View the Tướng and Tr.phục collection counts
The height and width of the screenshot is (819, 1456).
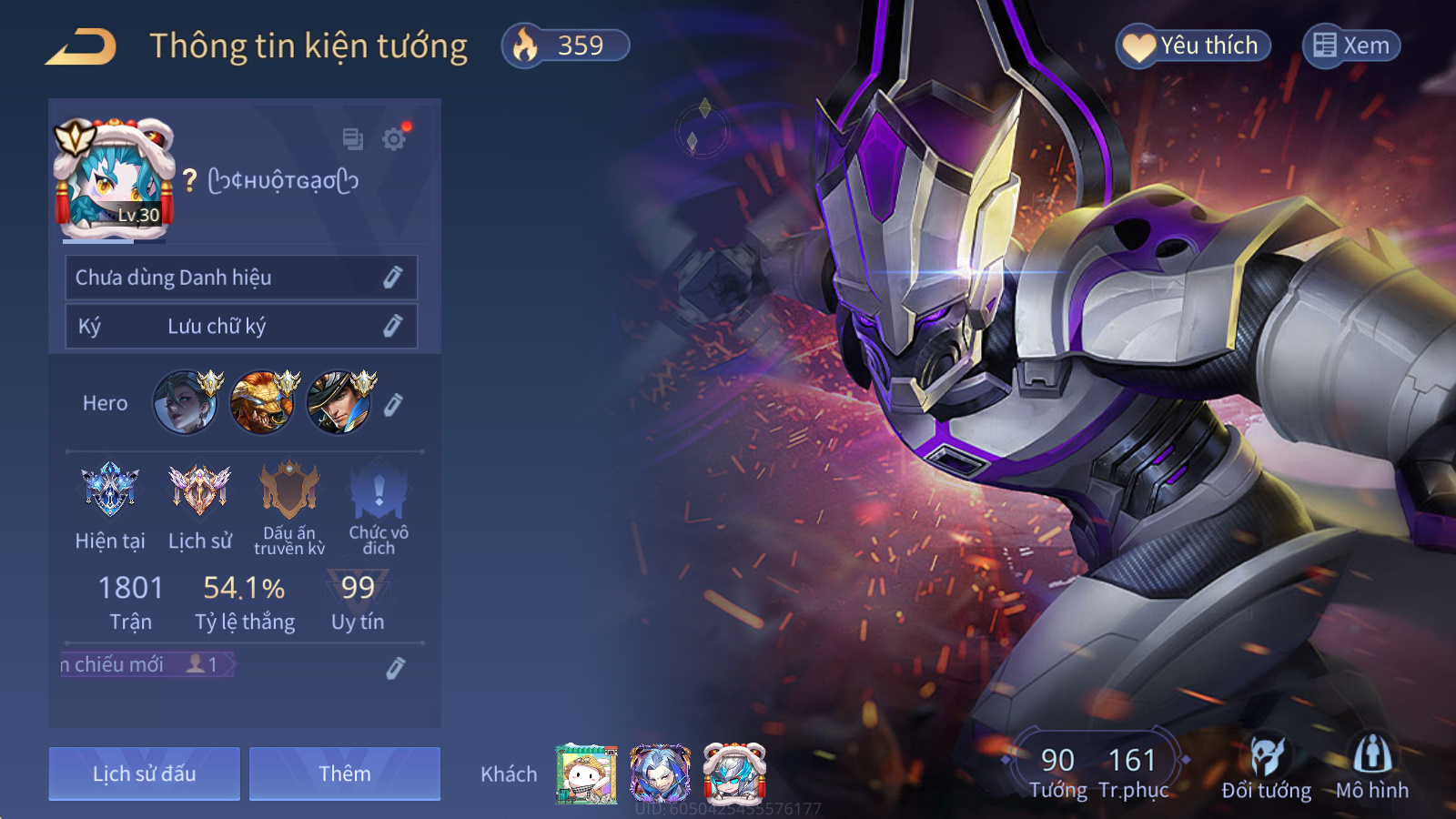click(1098, 769)
